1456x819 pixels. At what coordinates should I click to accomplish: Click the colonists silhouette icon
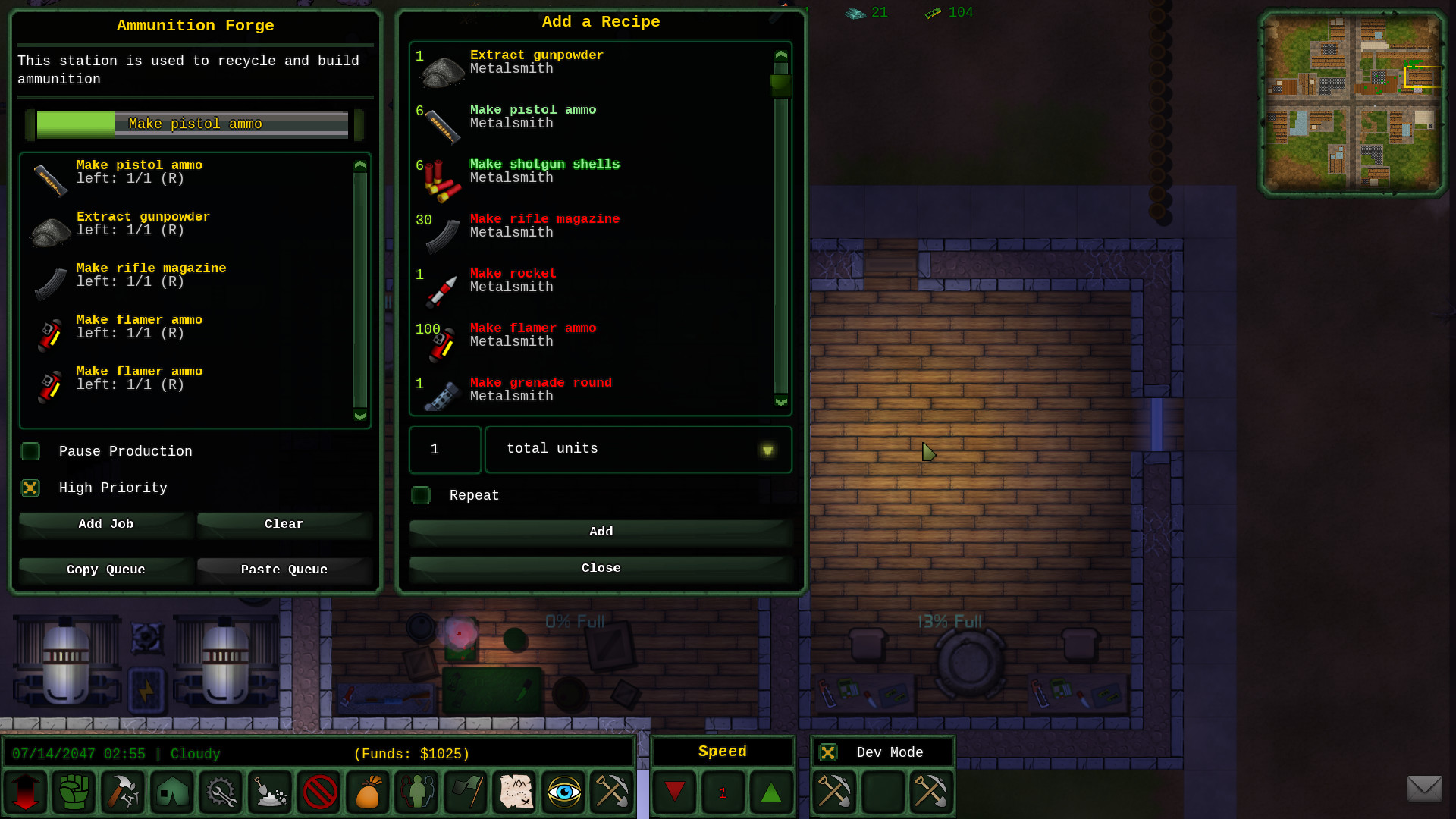click(x=416, y=792)
